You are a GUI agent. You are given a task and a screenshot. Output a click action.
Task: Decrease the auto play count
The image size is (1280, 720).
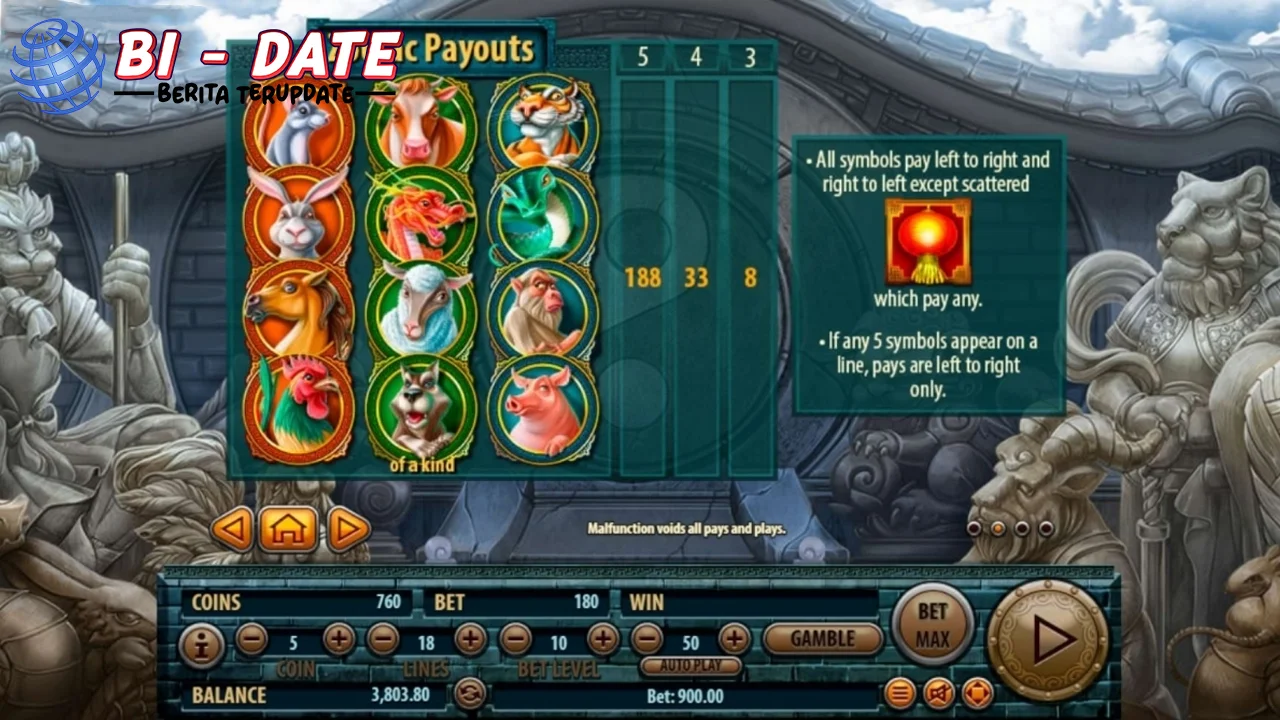coord(647,638)
